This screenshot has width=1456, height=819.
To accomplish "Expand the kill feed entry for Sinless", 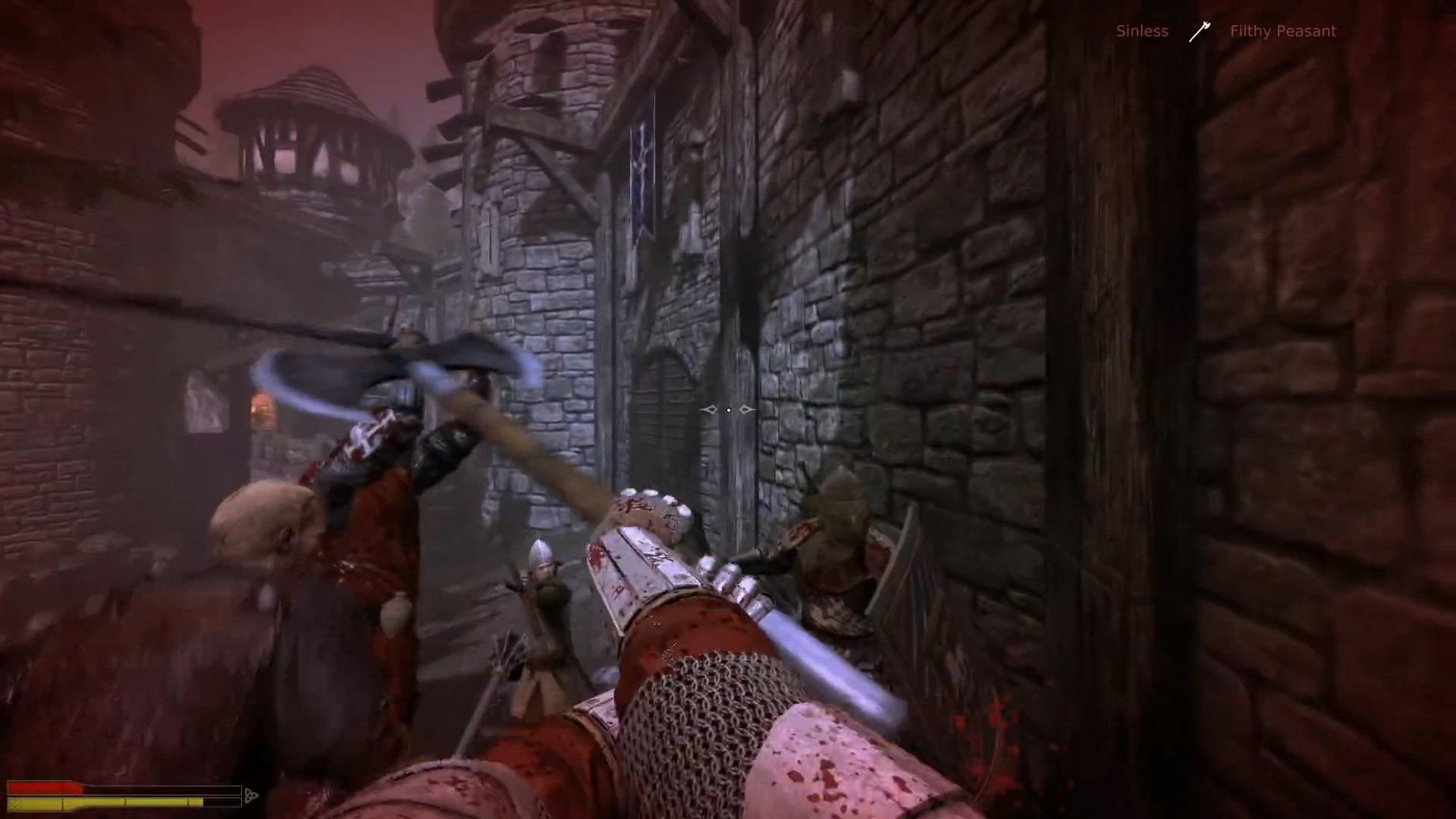I will 1141,31.
